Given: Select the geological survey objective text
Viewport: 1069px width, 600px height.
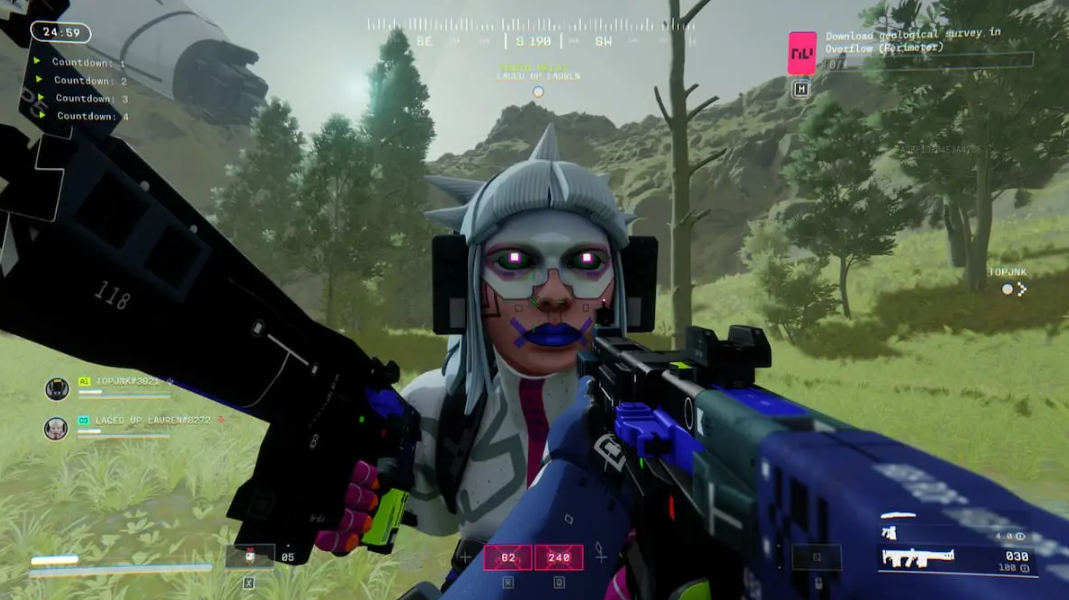Looking at the screenshot, I should 912,40.
